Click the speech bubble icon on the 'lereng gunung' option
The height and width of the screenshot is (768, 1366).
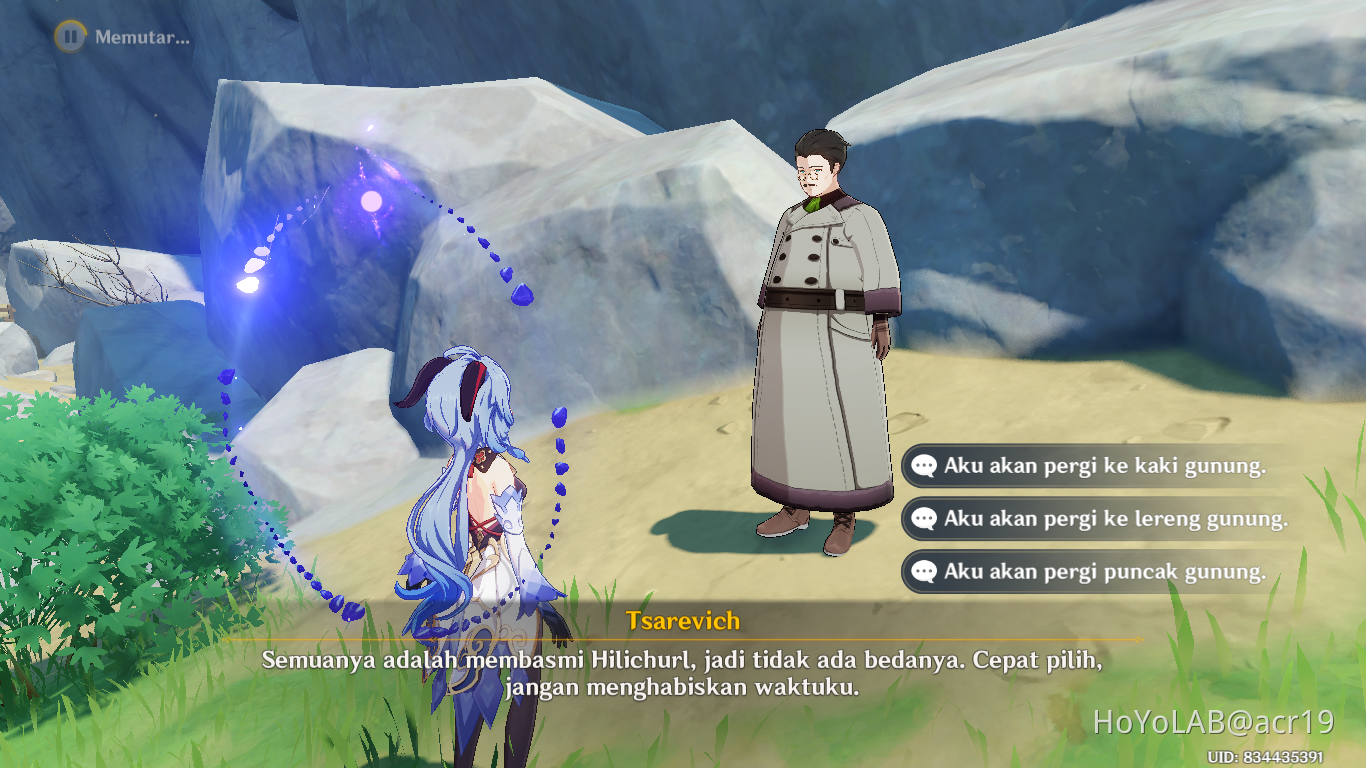click(925, 519)
